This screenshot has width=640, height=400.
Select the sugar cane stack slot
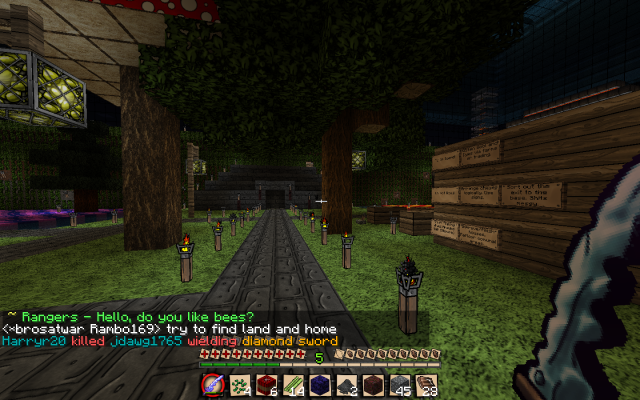click(x=293, y=384)
